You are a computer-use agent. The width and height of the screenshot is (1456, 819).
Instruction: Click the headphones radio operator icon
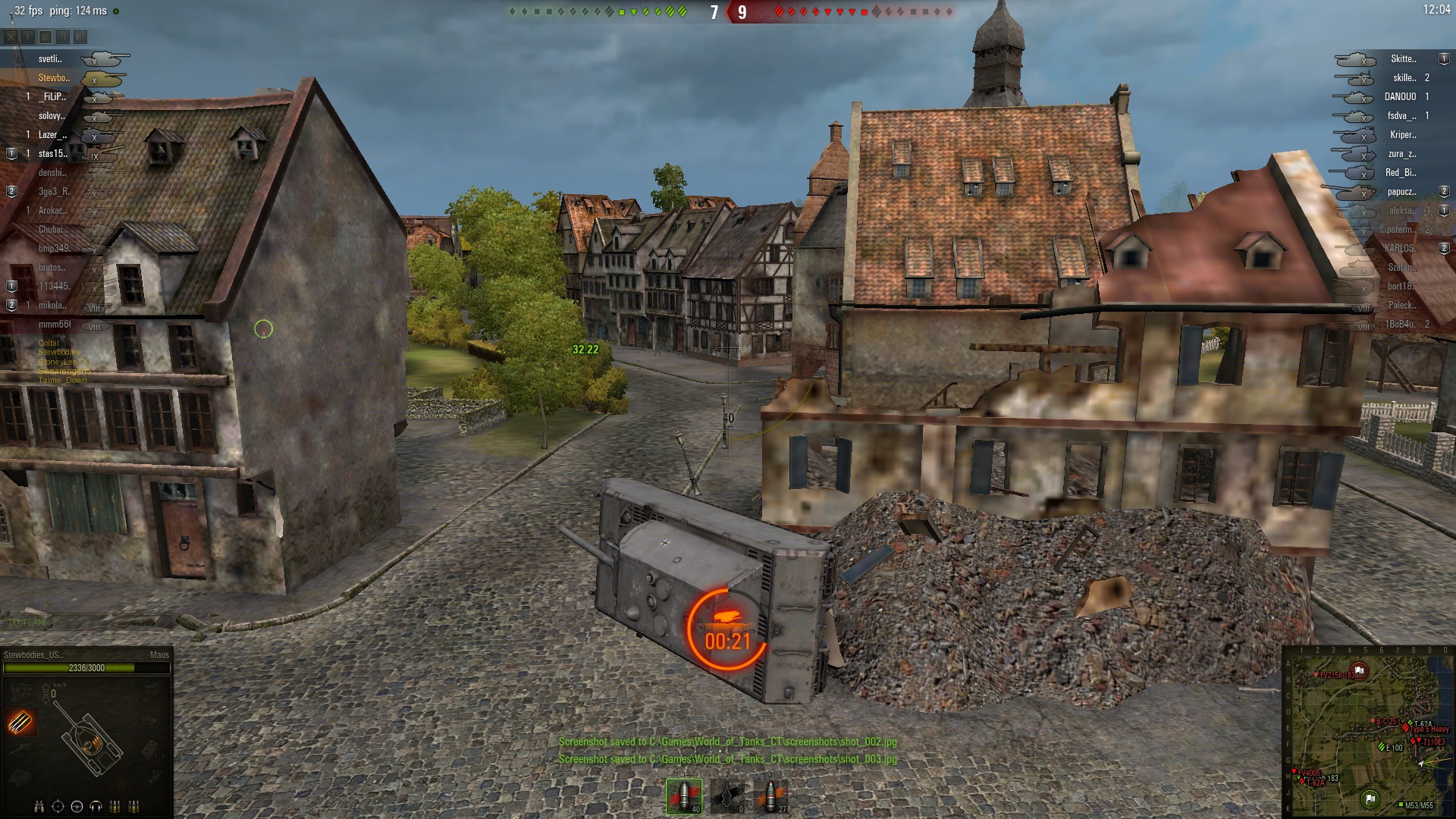pyautogui.click(x=96, y=806)
